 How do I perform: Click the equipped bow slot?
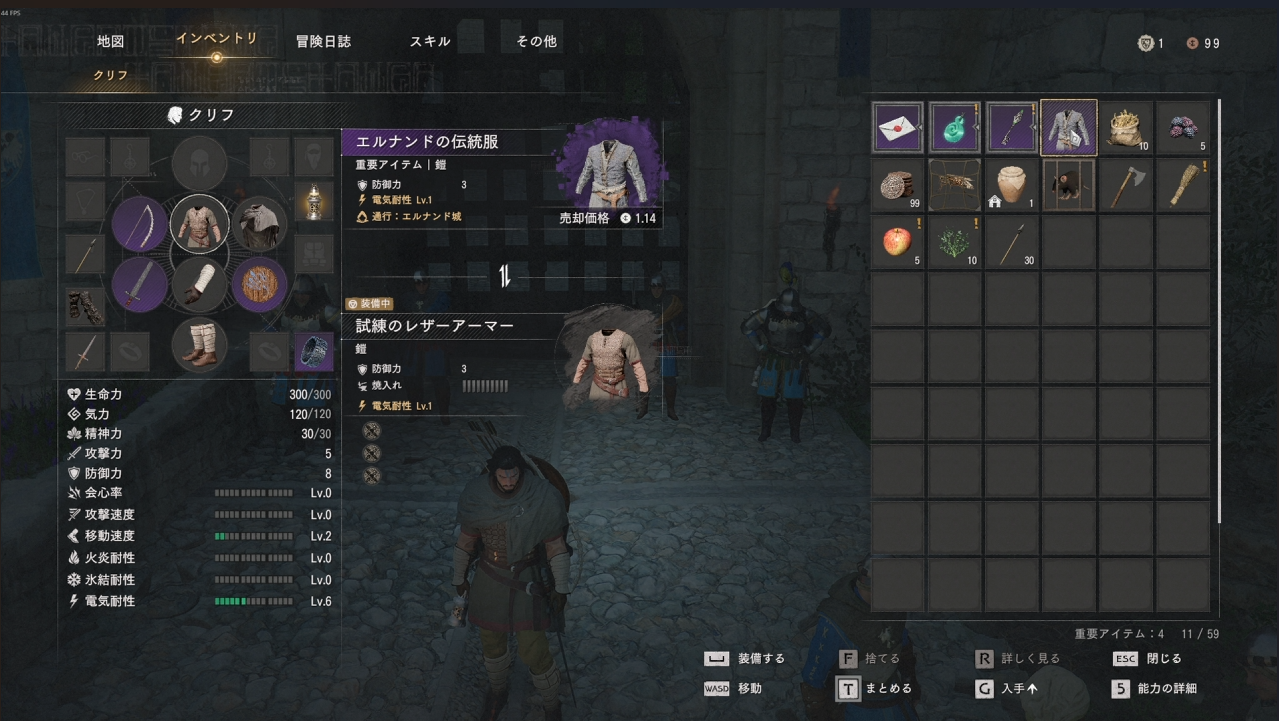click(x=139, y=224)
